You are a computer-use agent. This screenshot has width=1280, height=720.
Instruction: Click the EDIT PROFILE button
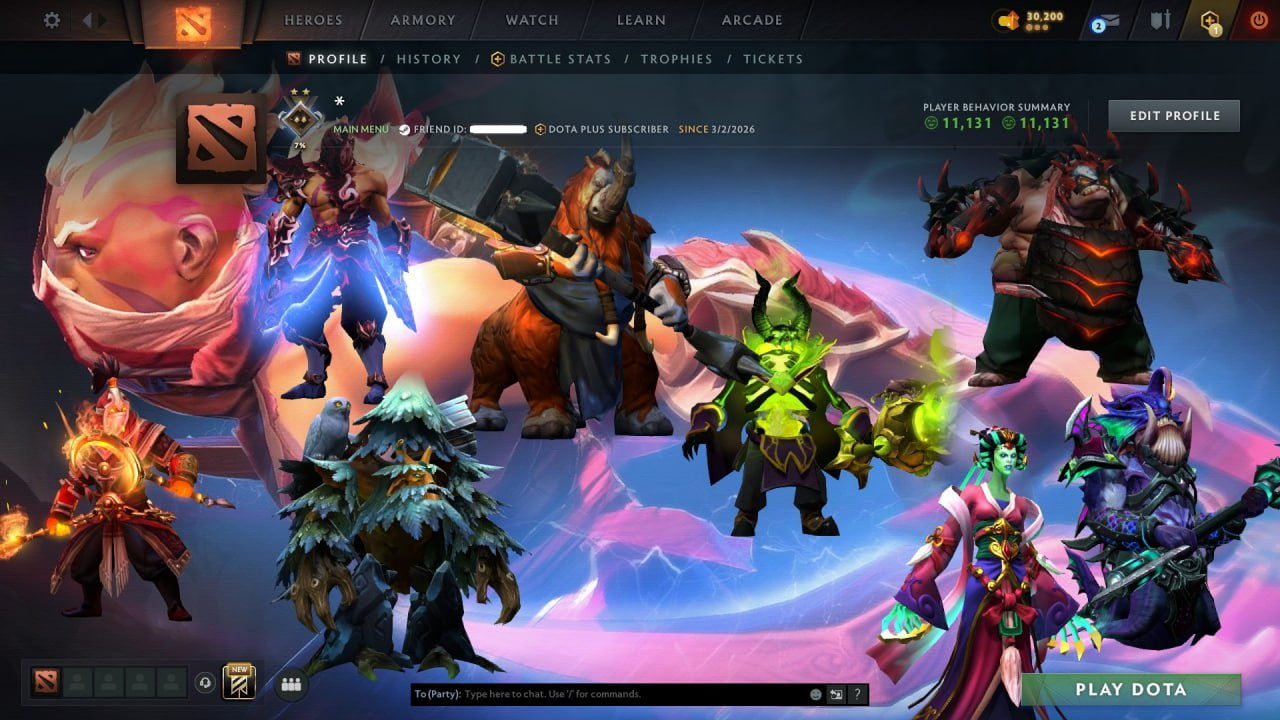[x=1173, y=115]
